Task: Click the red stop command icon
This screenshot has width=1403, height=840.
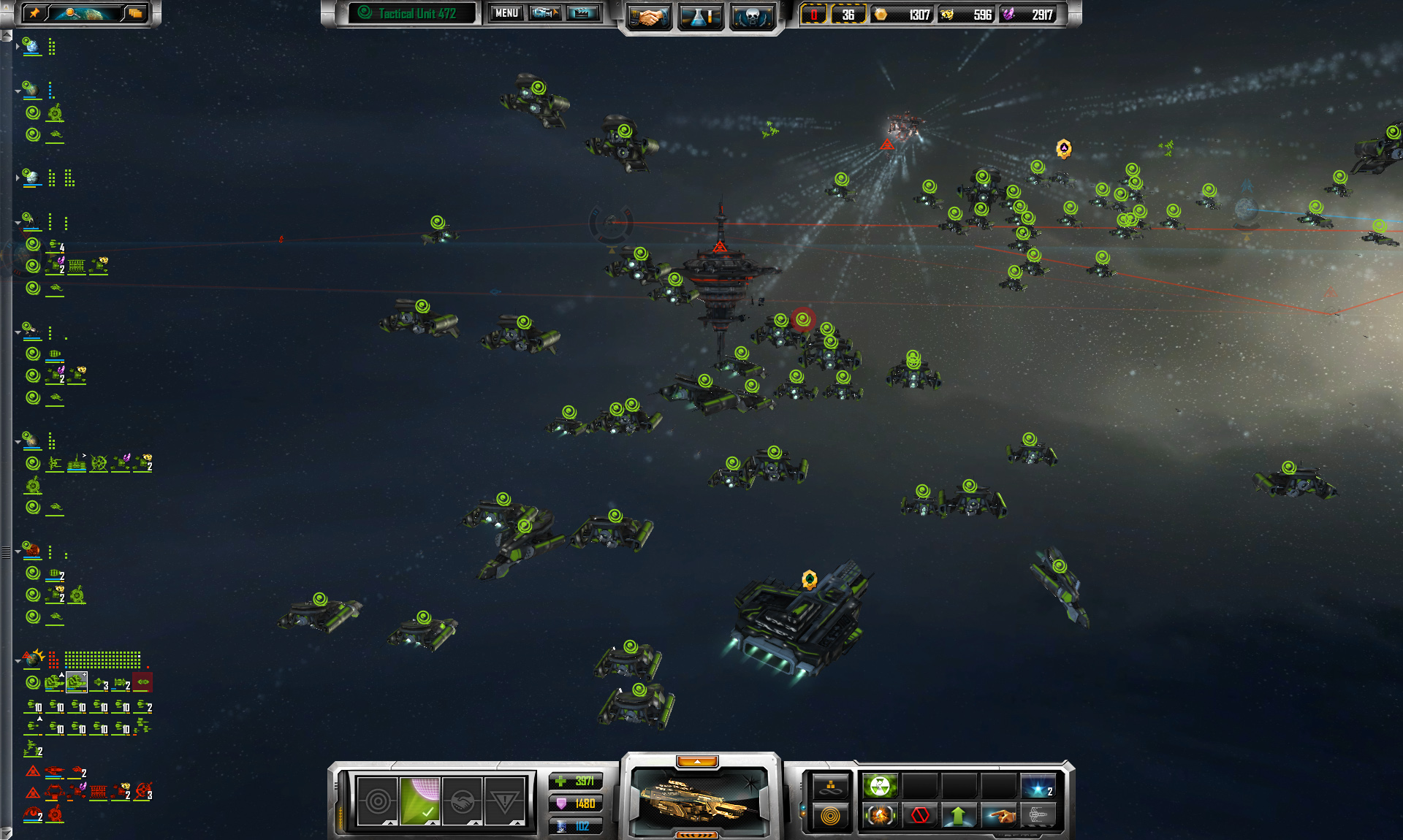Action: (x=920, y=815)
